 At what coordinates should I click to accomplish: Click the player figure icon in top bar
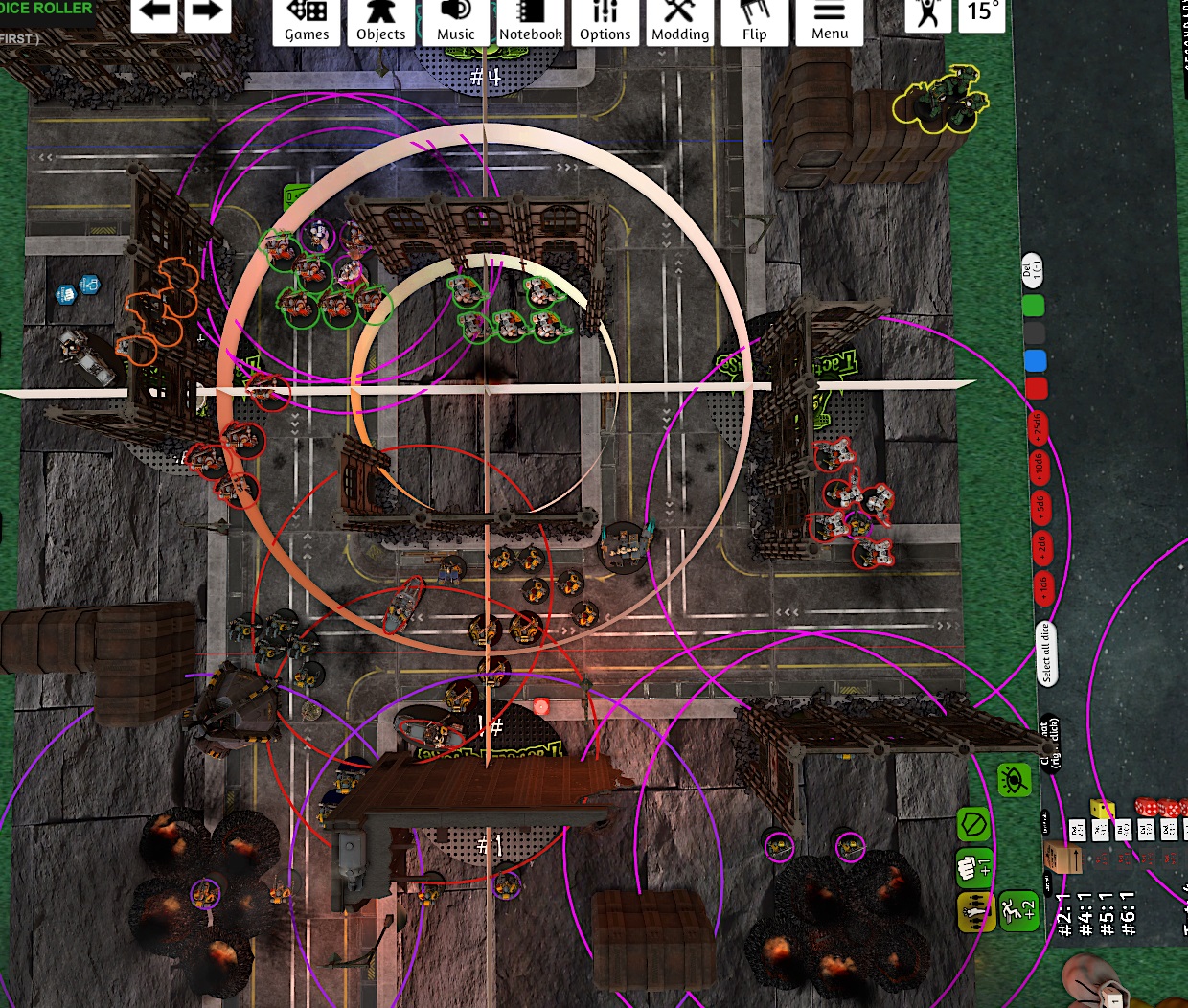pyautogui.click(x=927, y=13)
